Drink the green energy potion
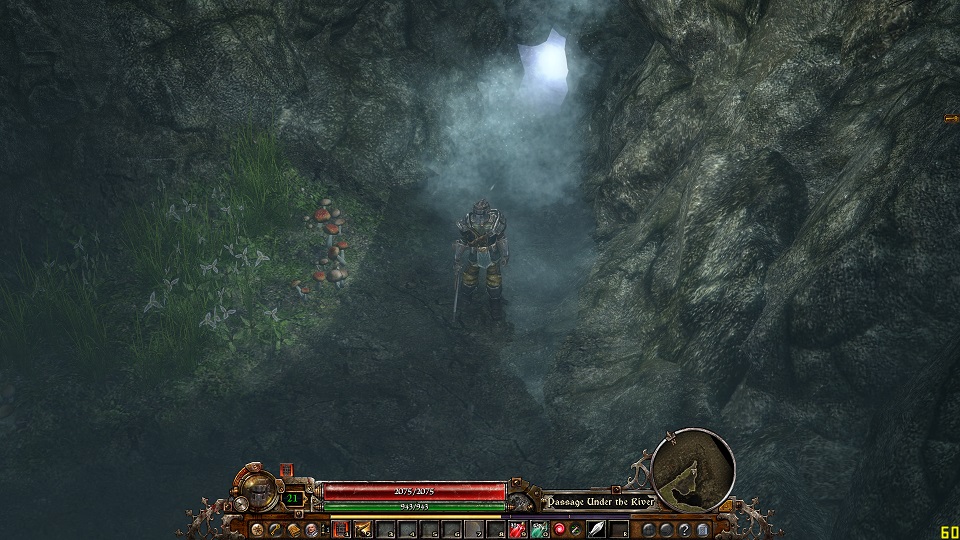Screen dimensions: 960x540 pos(538,529)
